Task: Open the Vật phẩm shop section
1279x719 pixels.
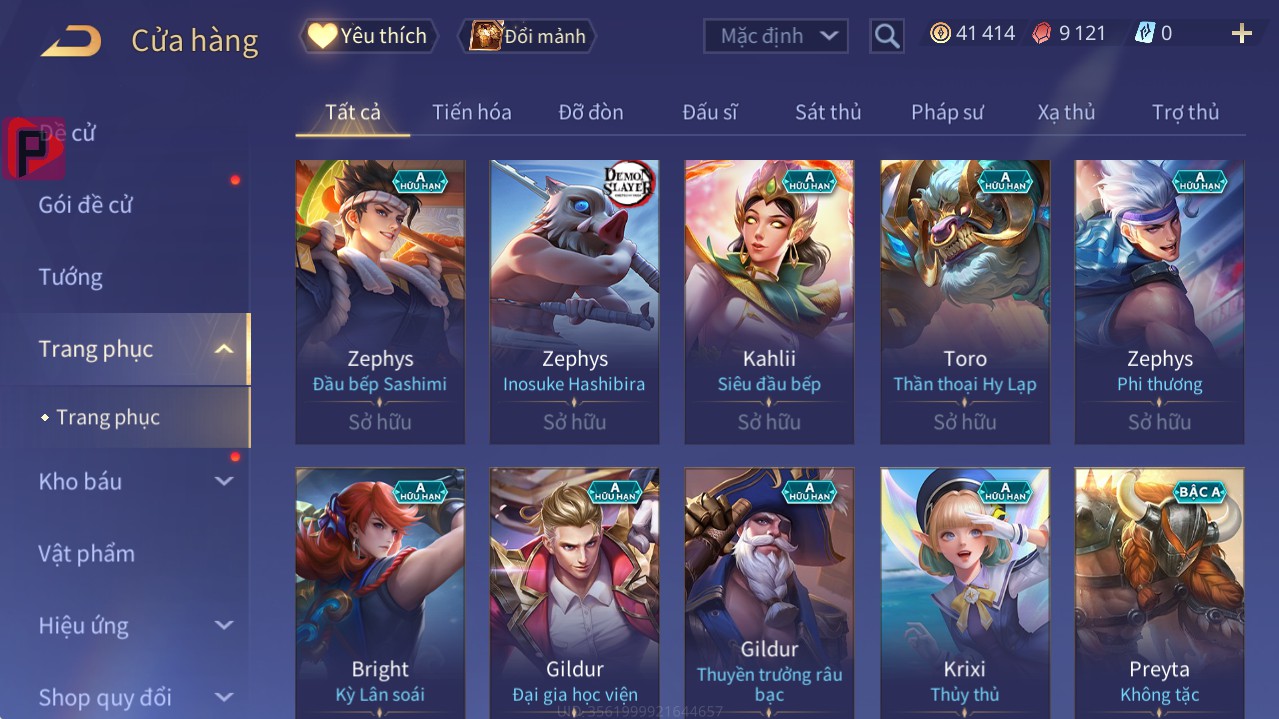Action: pyautogui.click(x=86, y=553)
